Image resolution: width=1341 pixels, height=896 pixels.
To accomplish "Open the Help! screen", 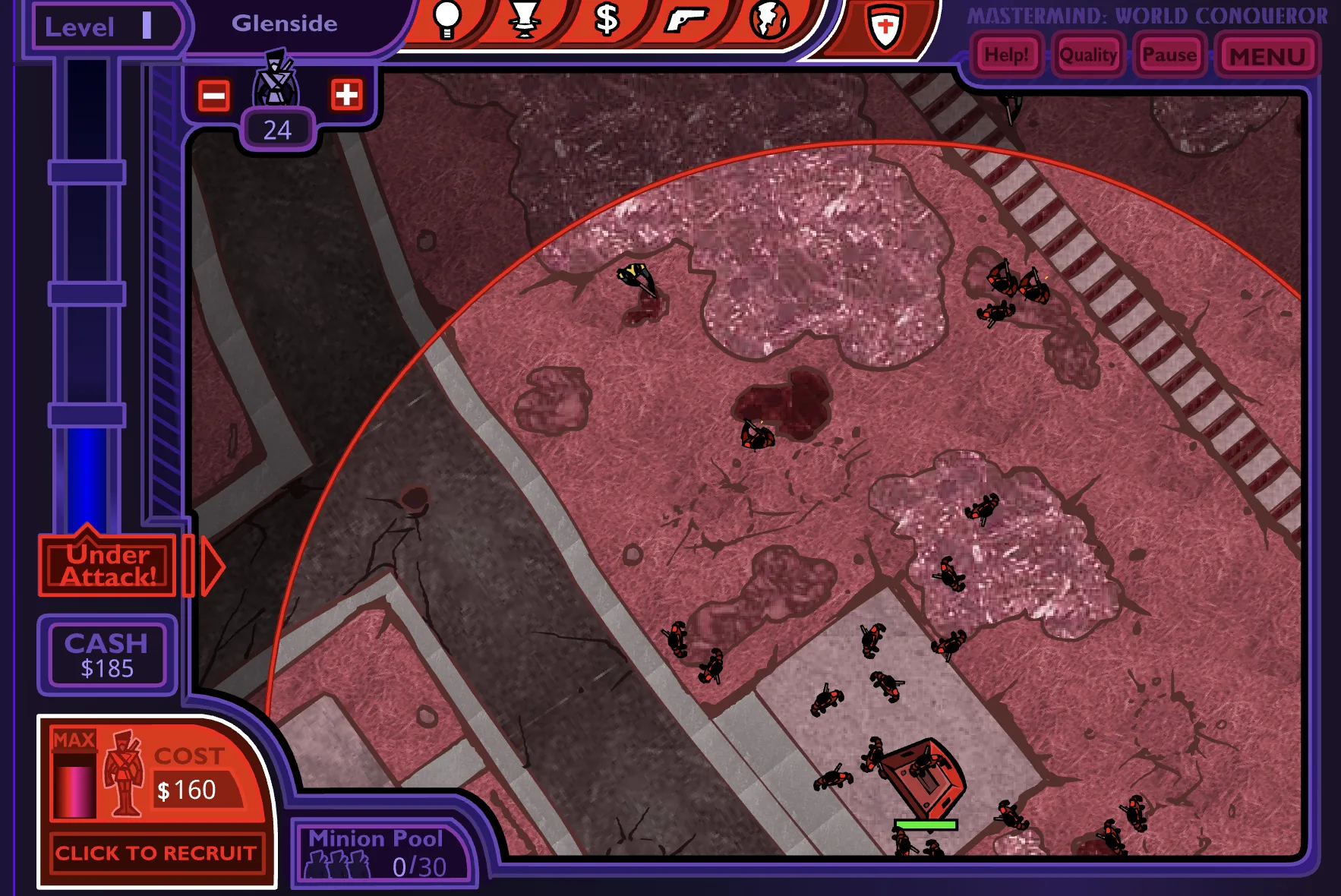I will pyautogui.click(x=1006, y=55).
